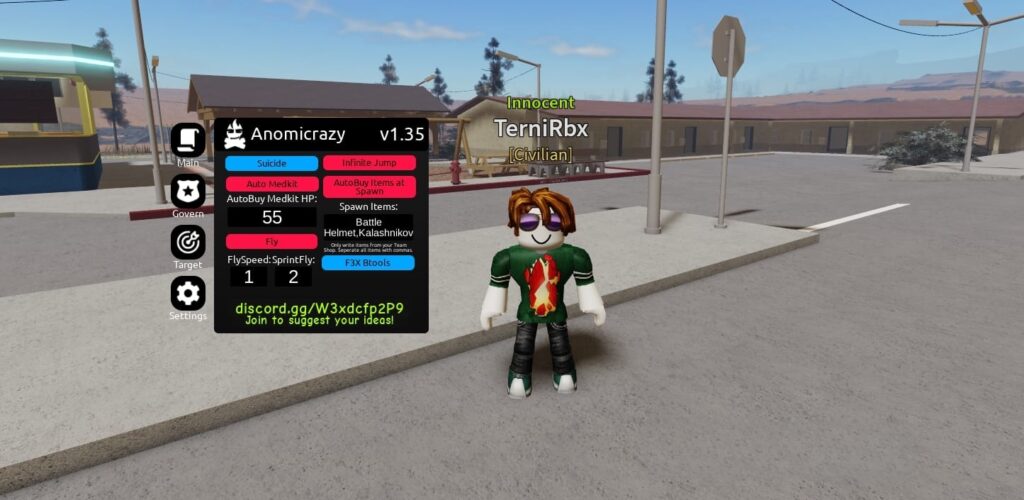Toggle AutoBuy Items at Spawn

(369, 187)
